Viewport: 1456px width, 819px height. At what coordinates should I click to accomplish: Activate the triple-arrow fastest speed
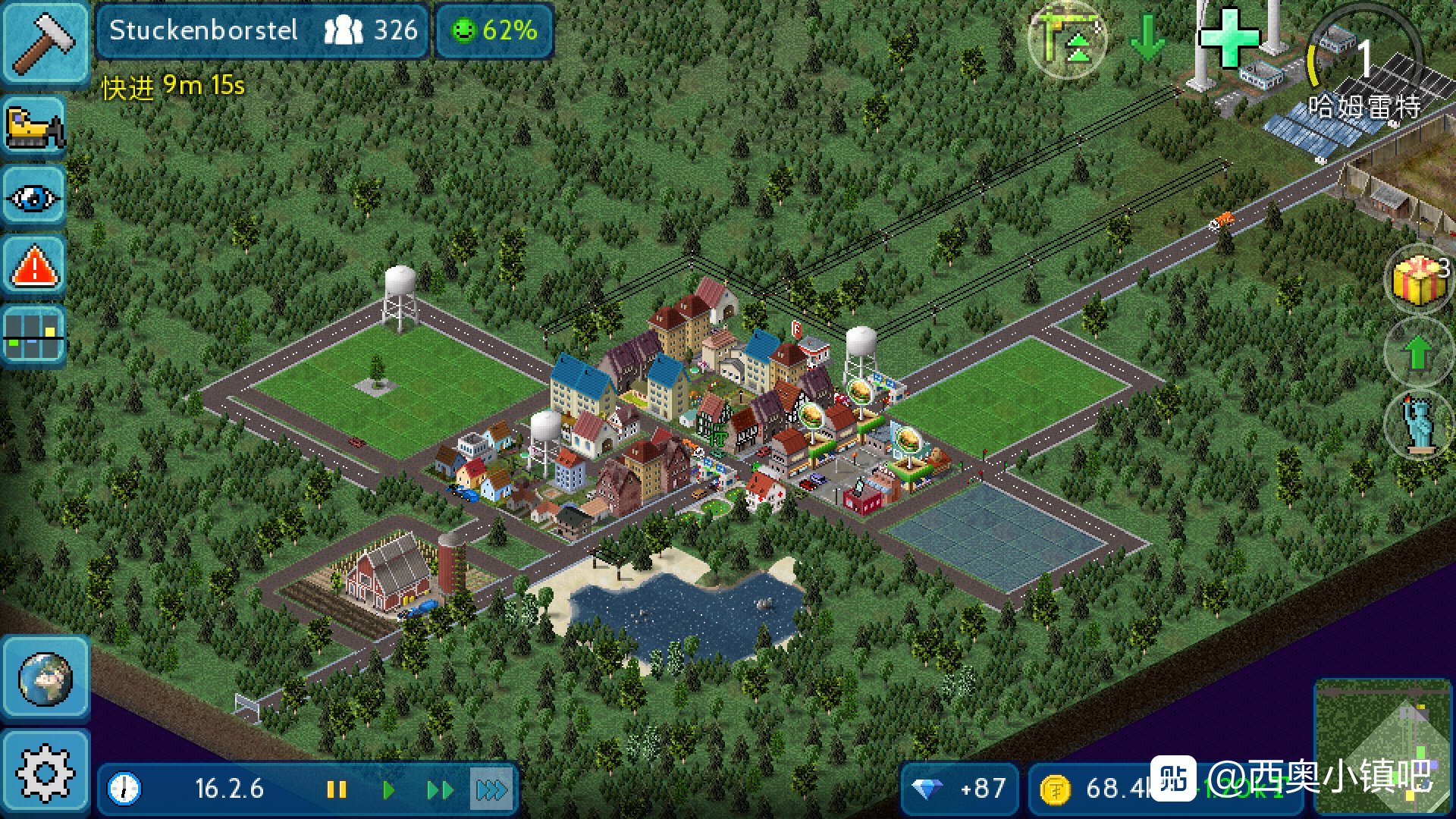pyautogui.click(x=491, y=790)
